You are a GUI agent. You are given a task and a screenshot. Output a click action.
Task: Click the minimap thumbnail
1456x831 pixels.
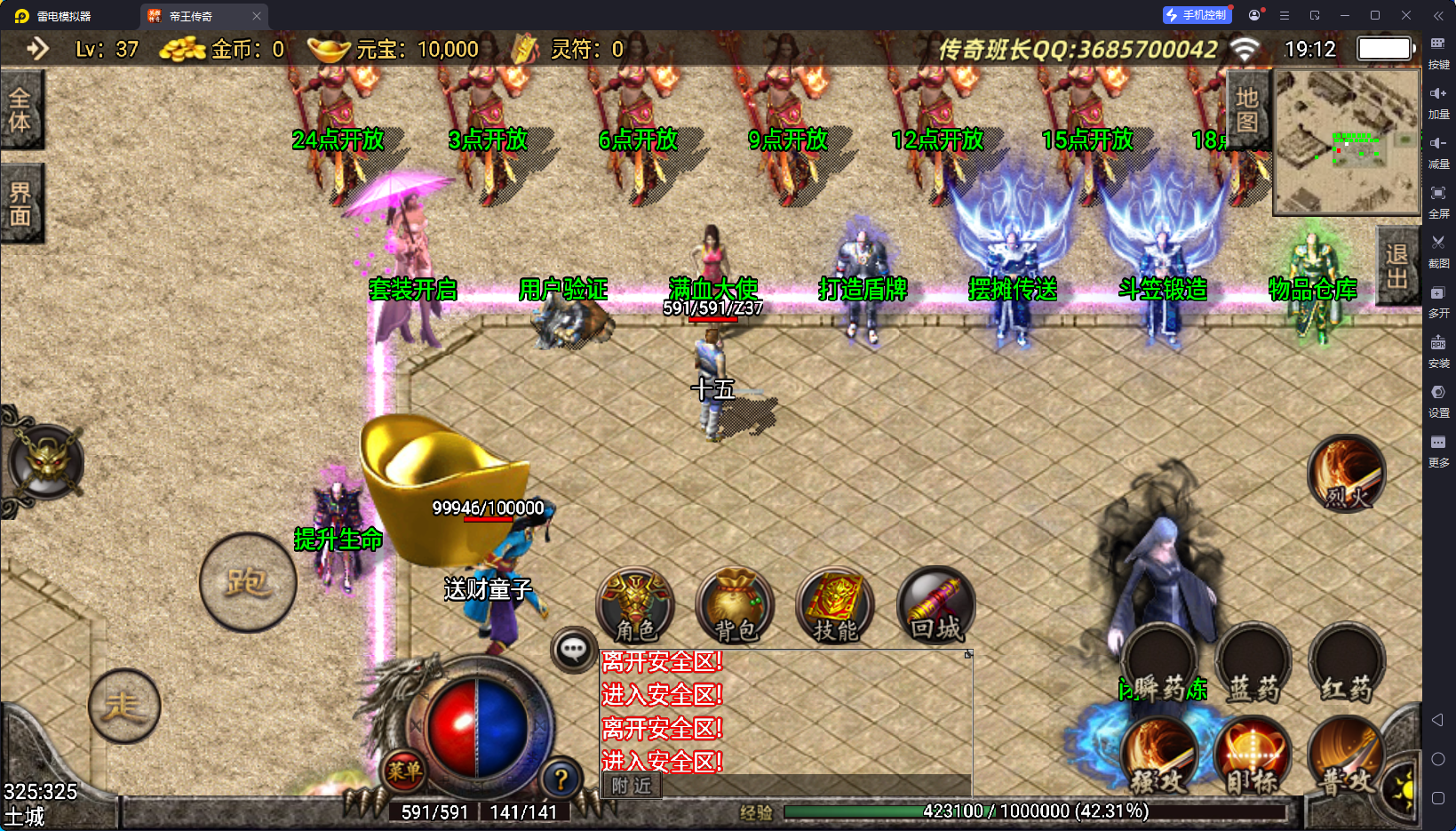click(1346, 142)
